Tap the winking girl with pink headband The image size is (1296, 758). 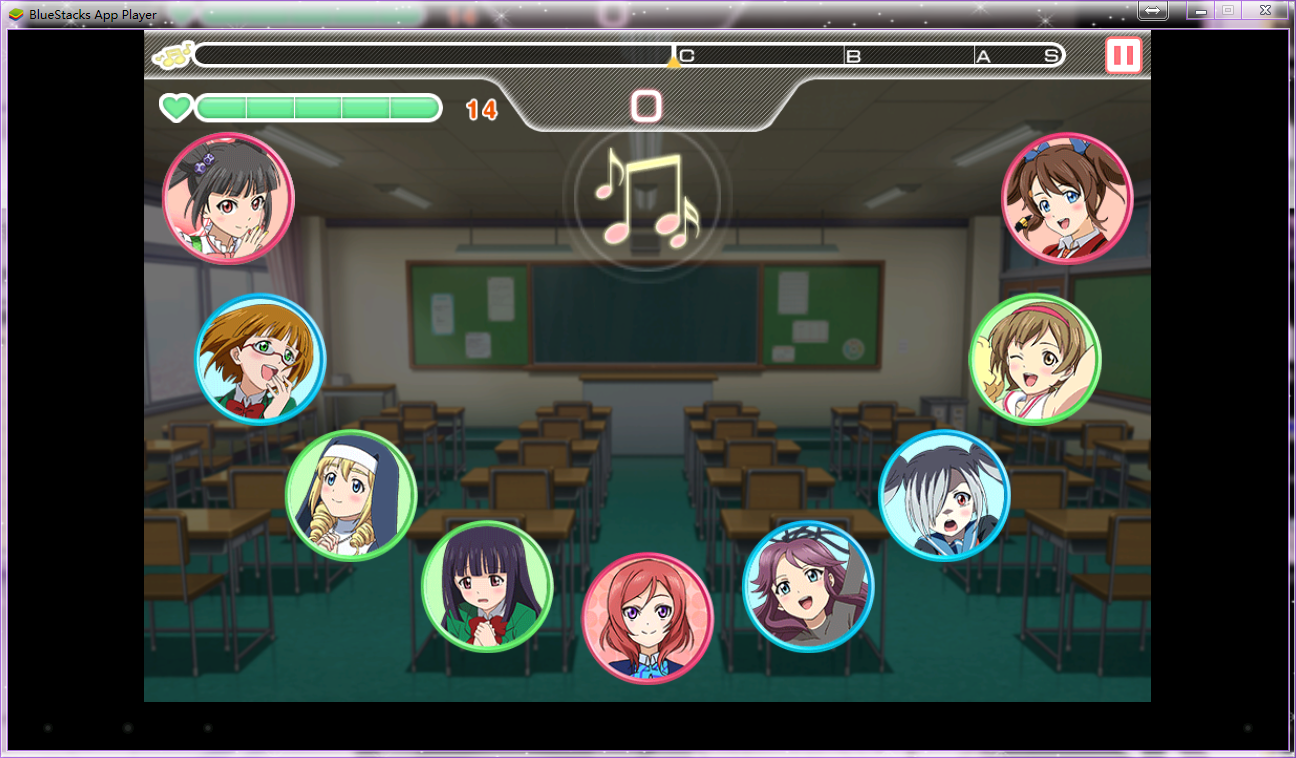1035,359
